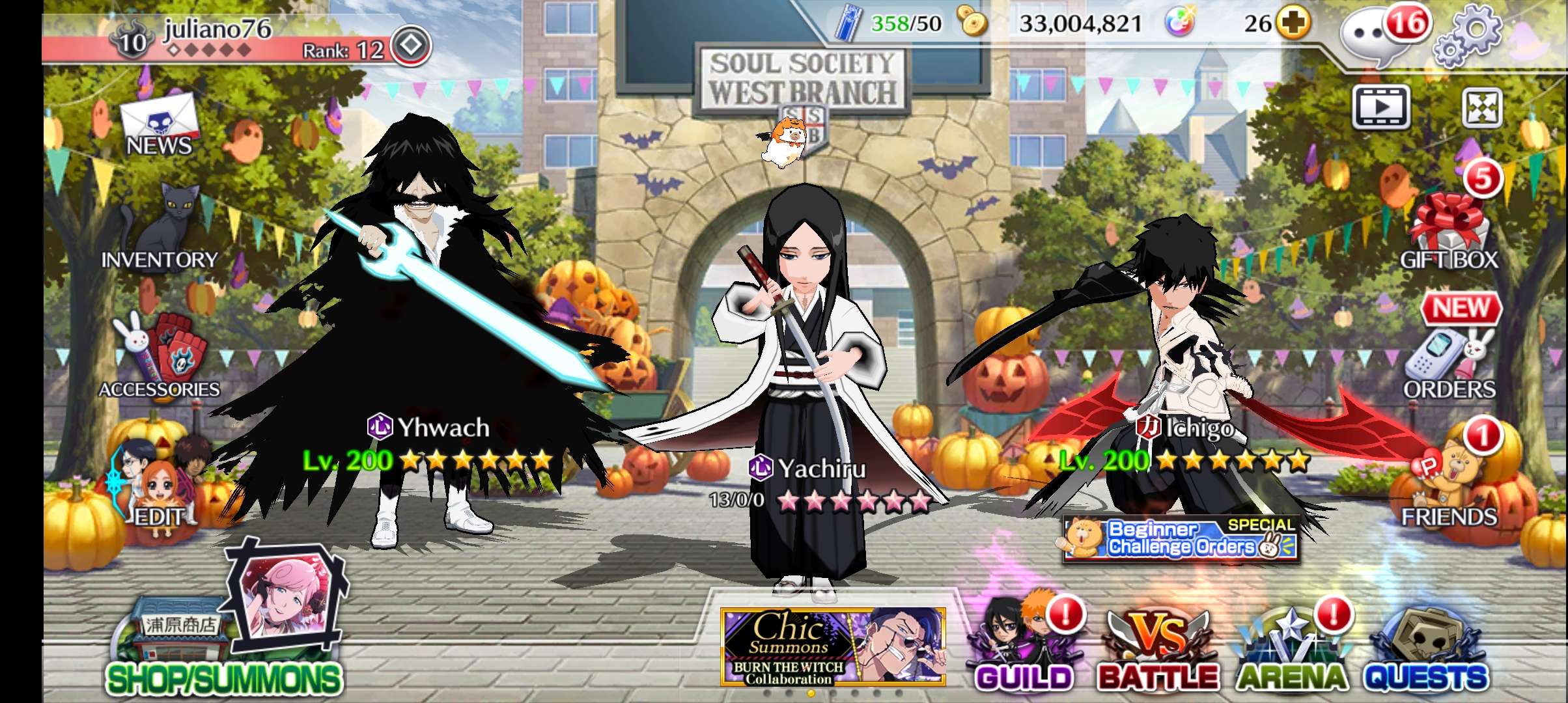The width and height of the screenshot is (1568, 703).
Task: Go to the Accessories menu
Action: pyautogui.click(x=160, y=357)
